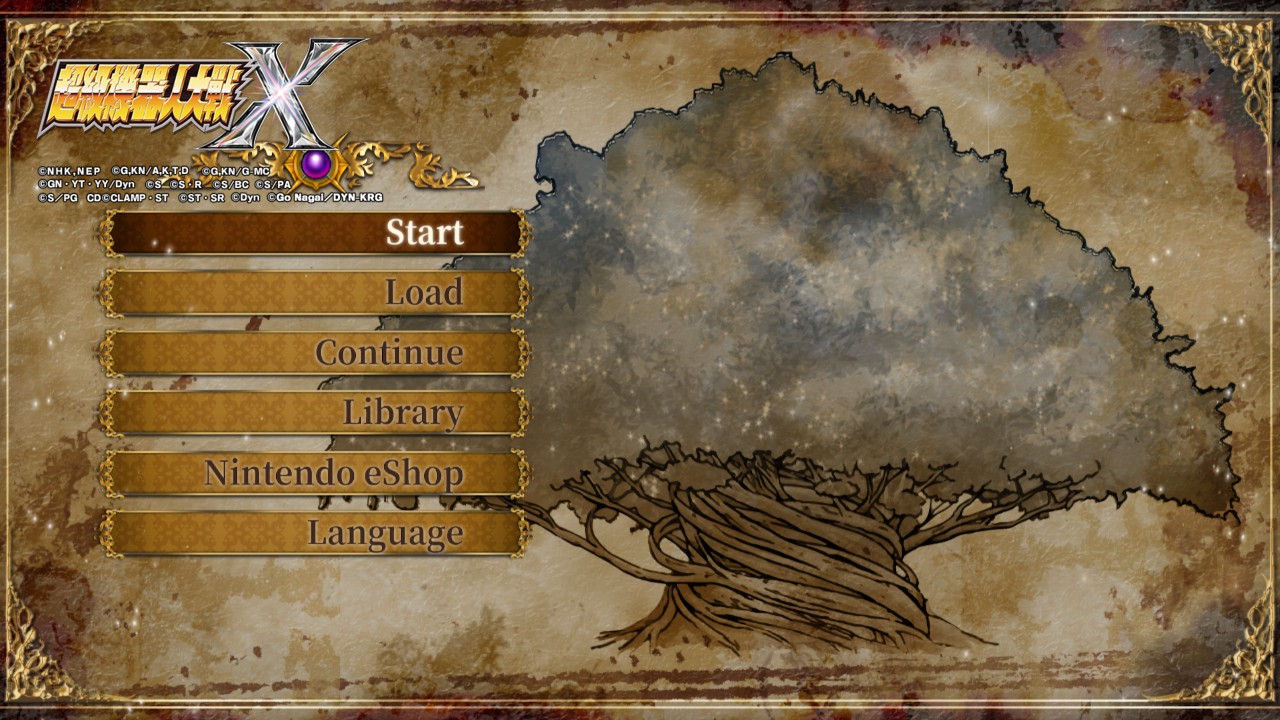Open the Library menu

point(315,413)
